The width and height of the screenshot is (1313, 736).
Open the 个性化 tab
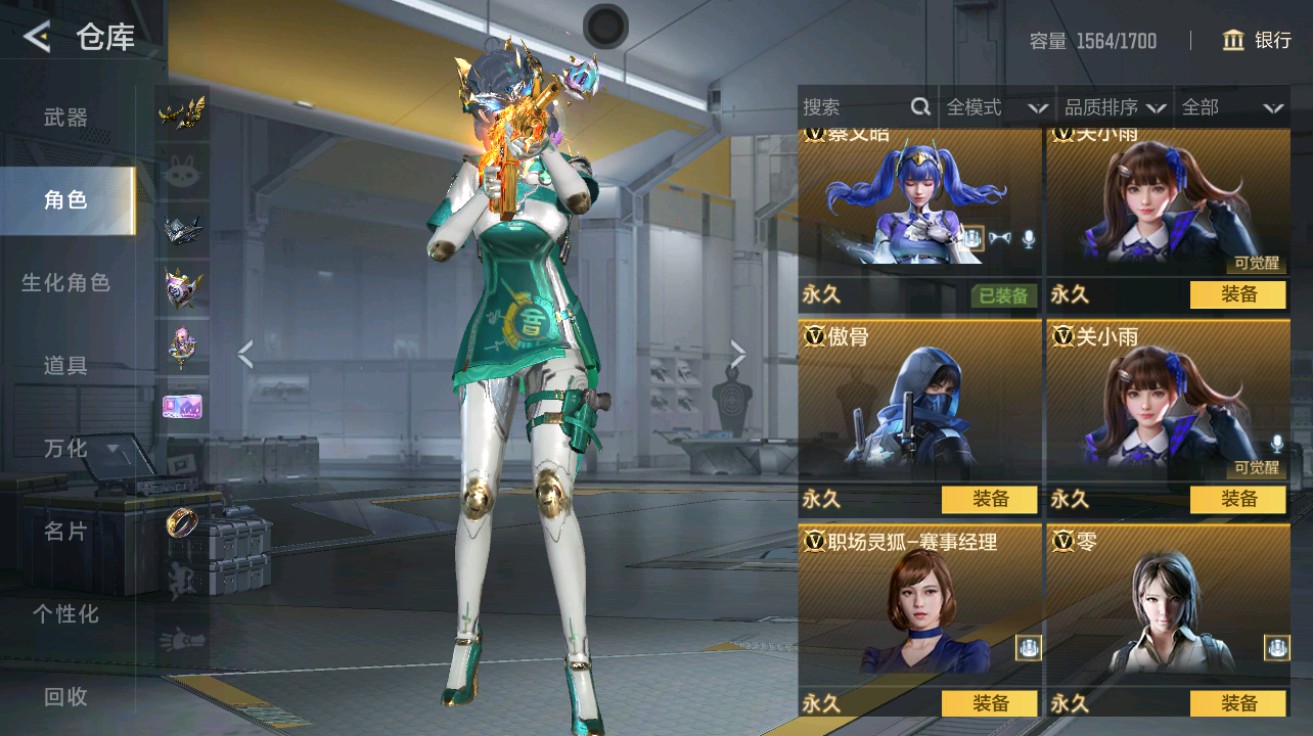click(x=66, y=614)
